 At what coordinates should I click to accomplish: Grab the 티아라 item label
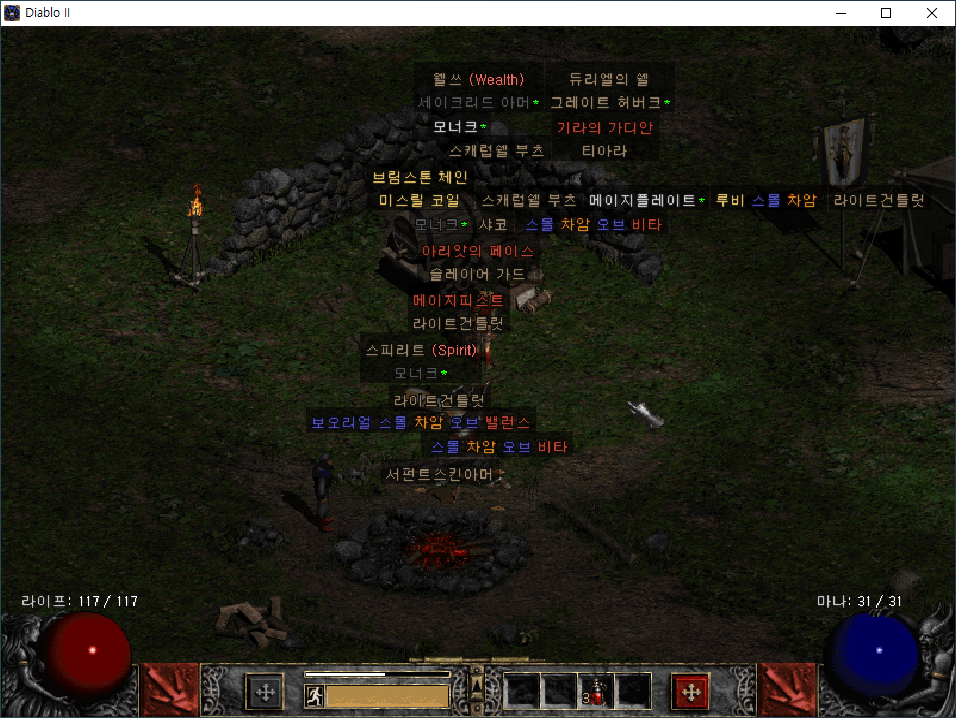click(604, 152)
